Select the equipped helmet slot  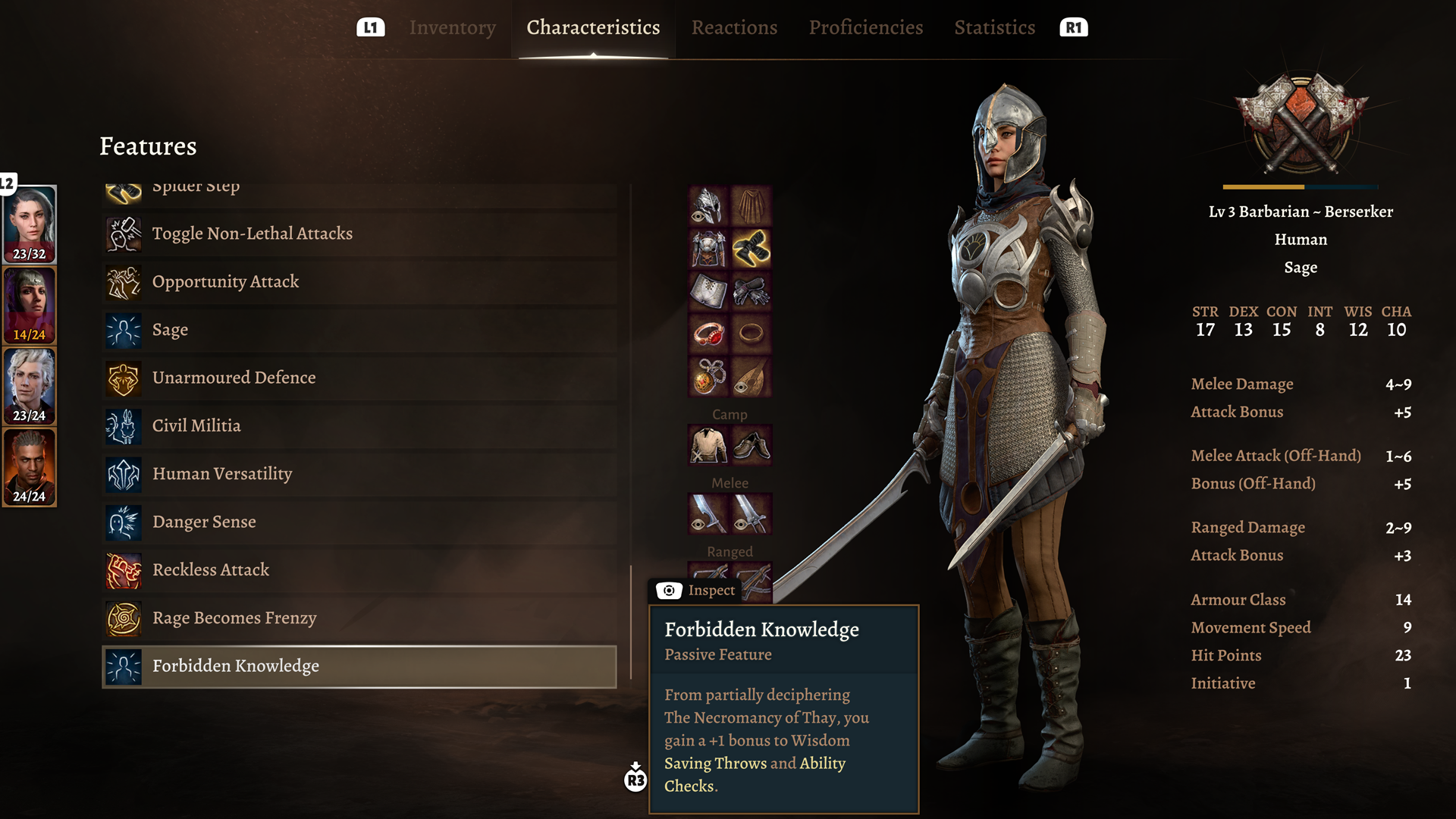[x=708, y=206]
